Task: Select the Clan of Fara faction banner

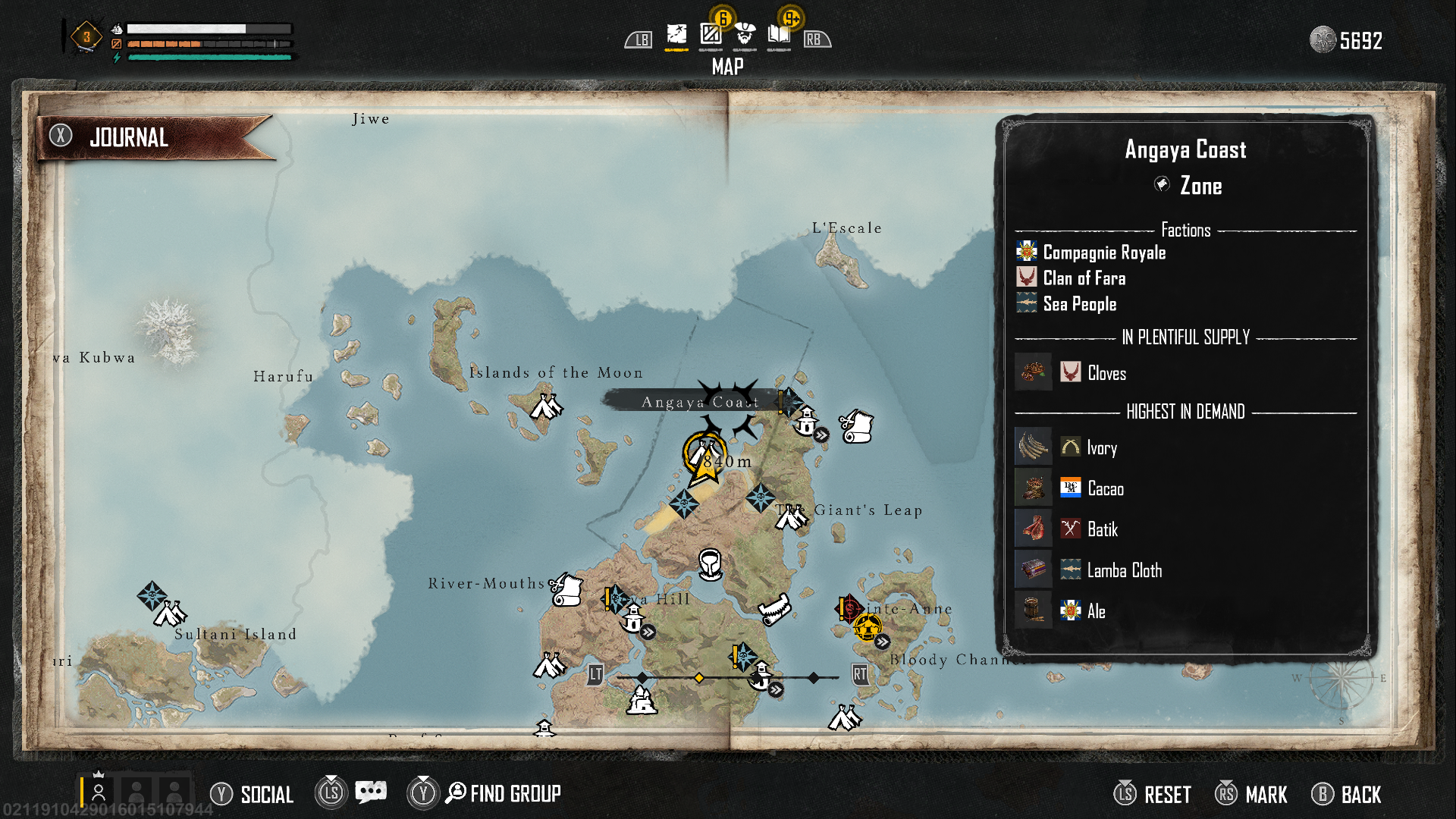Action: tap(1025, 278)
